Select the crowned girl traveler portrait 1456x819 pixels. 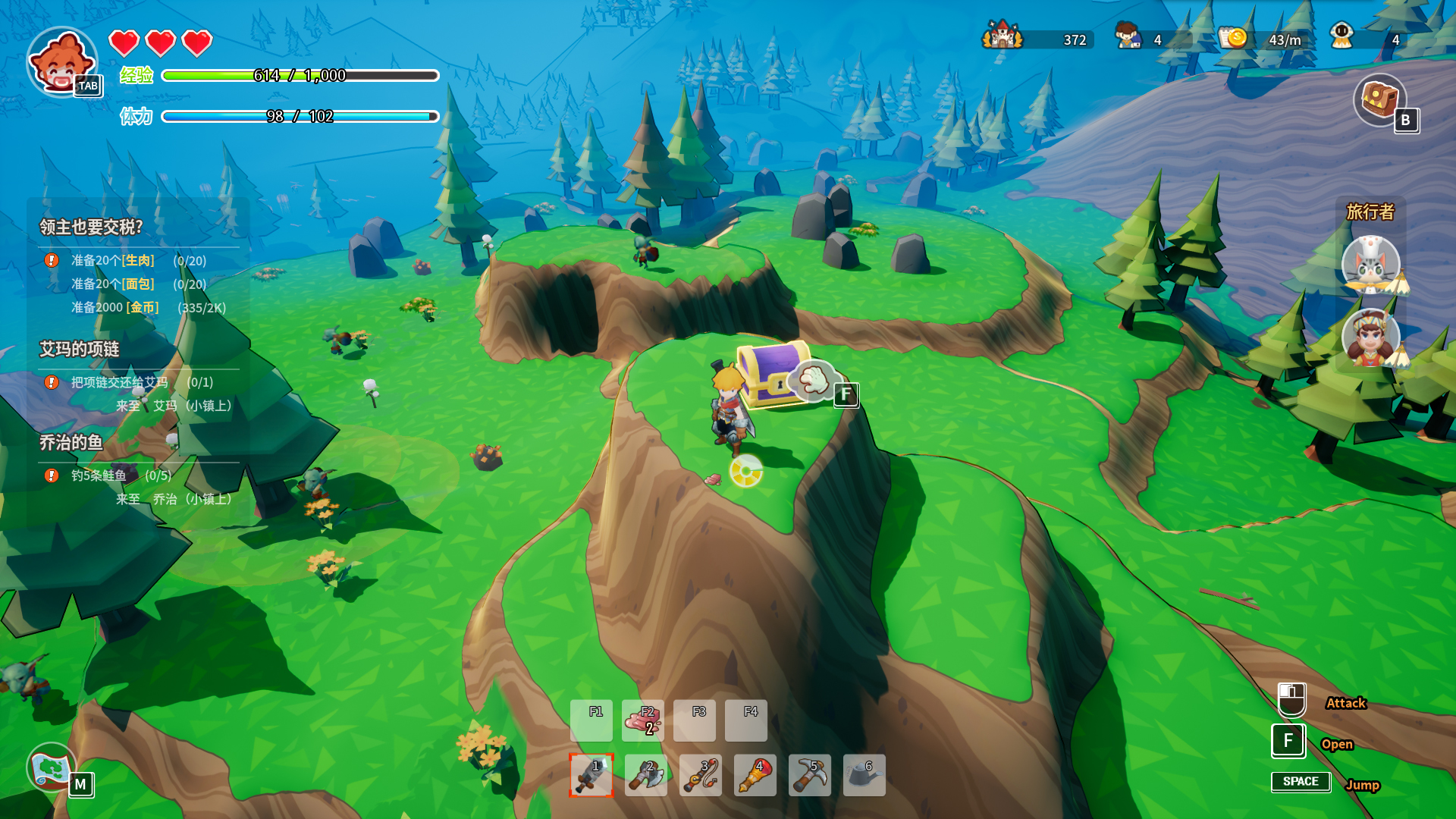1370,337
